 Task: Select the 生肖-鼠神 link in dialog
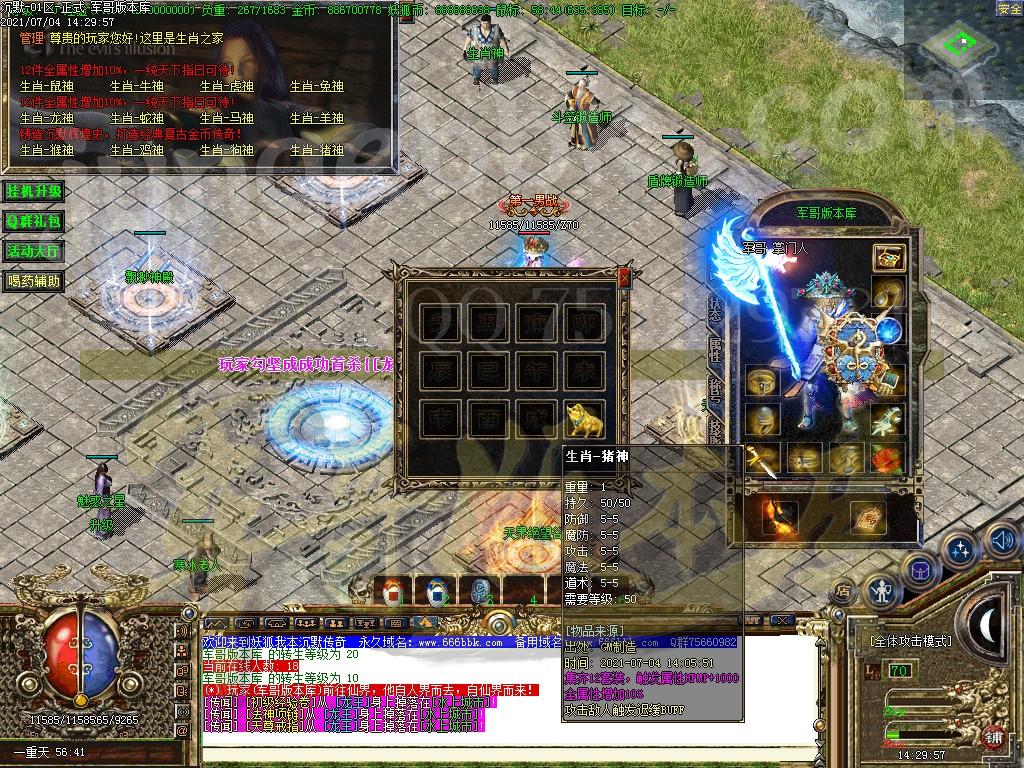[x=47, y=87]
